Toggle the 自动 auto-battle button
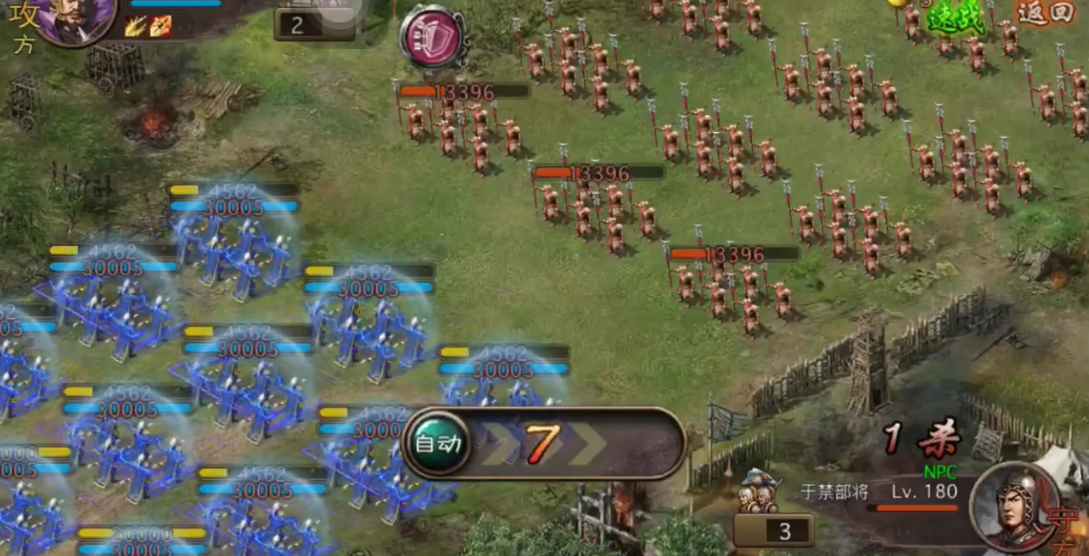The width and height of the screenshot is (1089, 556). [438, 442]
